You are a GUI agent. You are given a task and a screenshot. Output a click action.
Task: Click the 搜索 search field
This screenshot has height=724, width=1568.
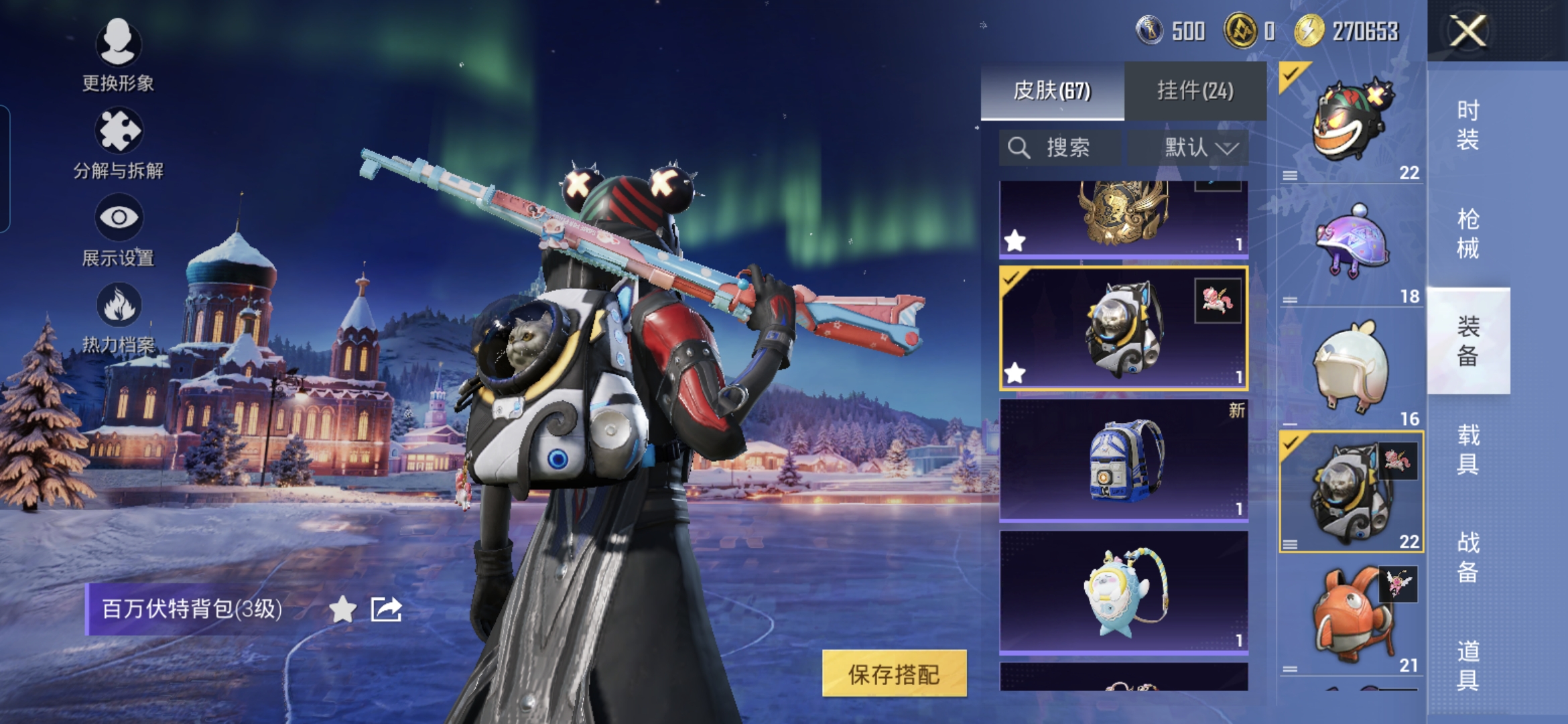pos(1059,147)
